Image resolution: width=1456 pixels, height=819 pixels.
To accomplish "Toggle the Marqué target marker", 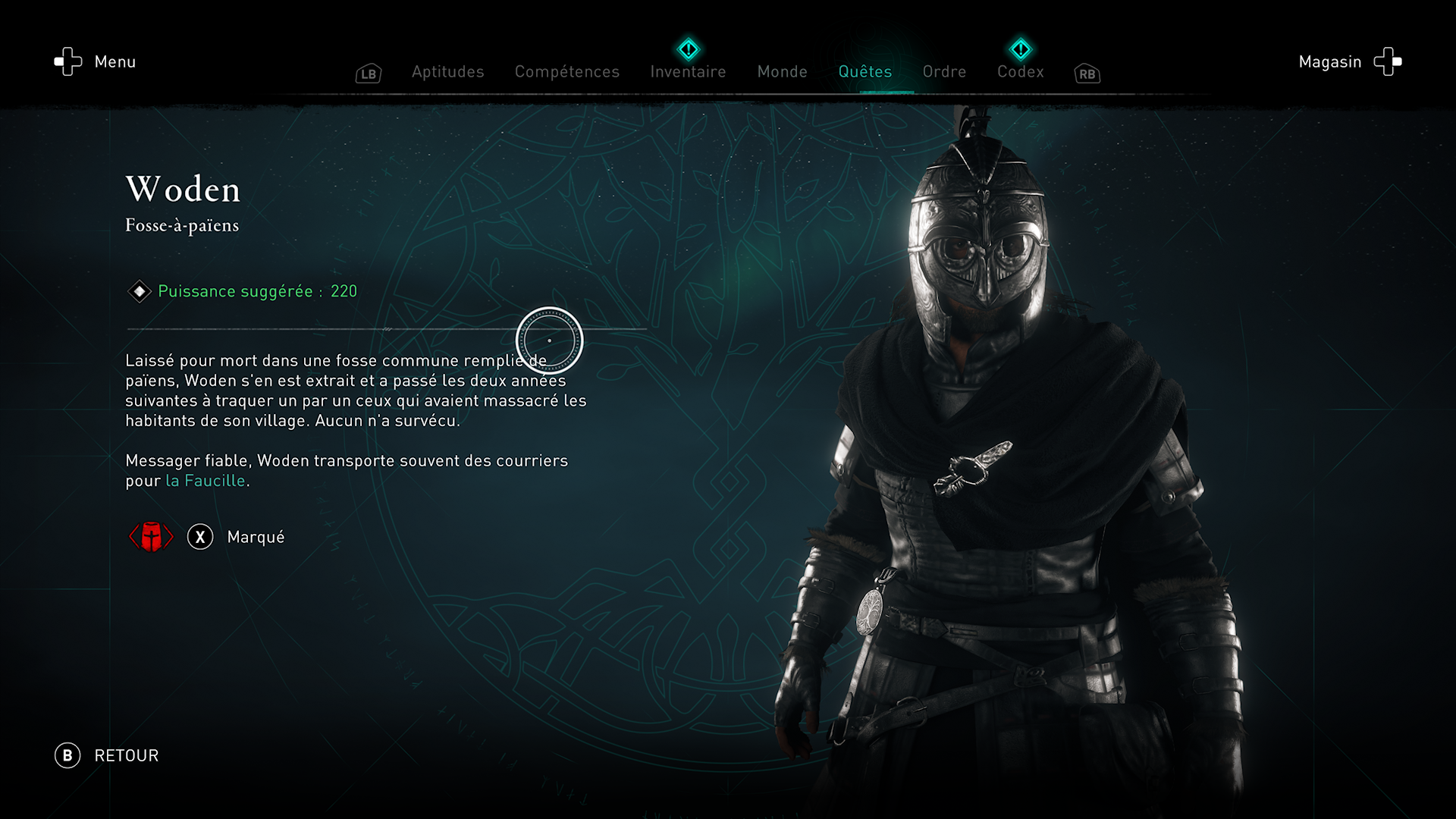I will [x=236, y=537].
